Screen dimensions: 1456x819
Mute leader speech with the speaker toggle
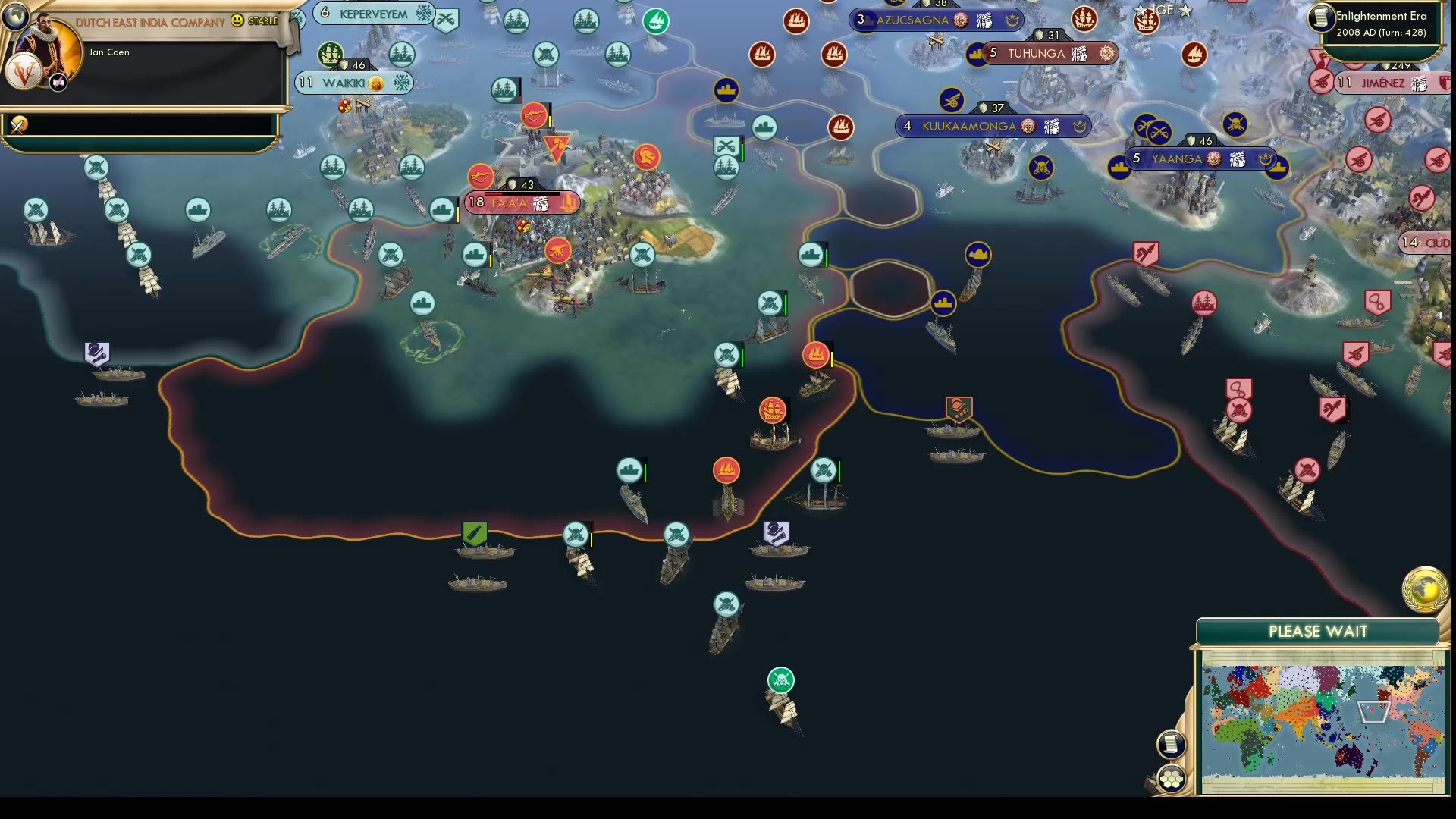click(58, 82)
